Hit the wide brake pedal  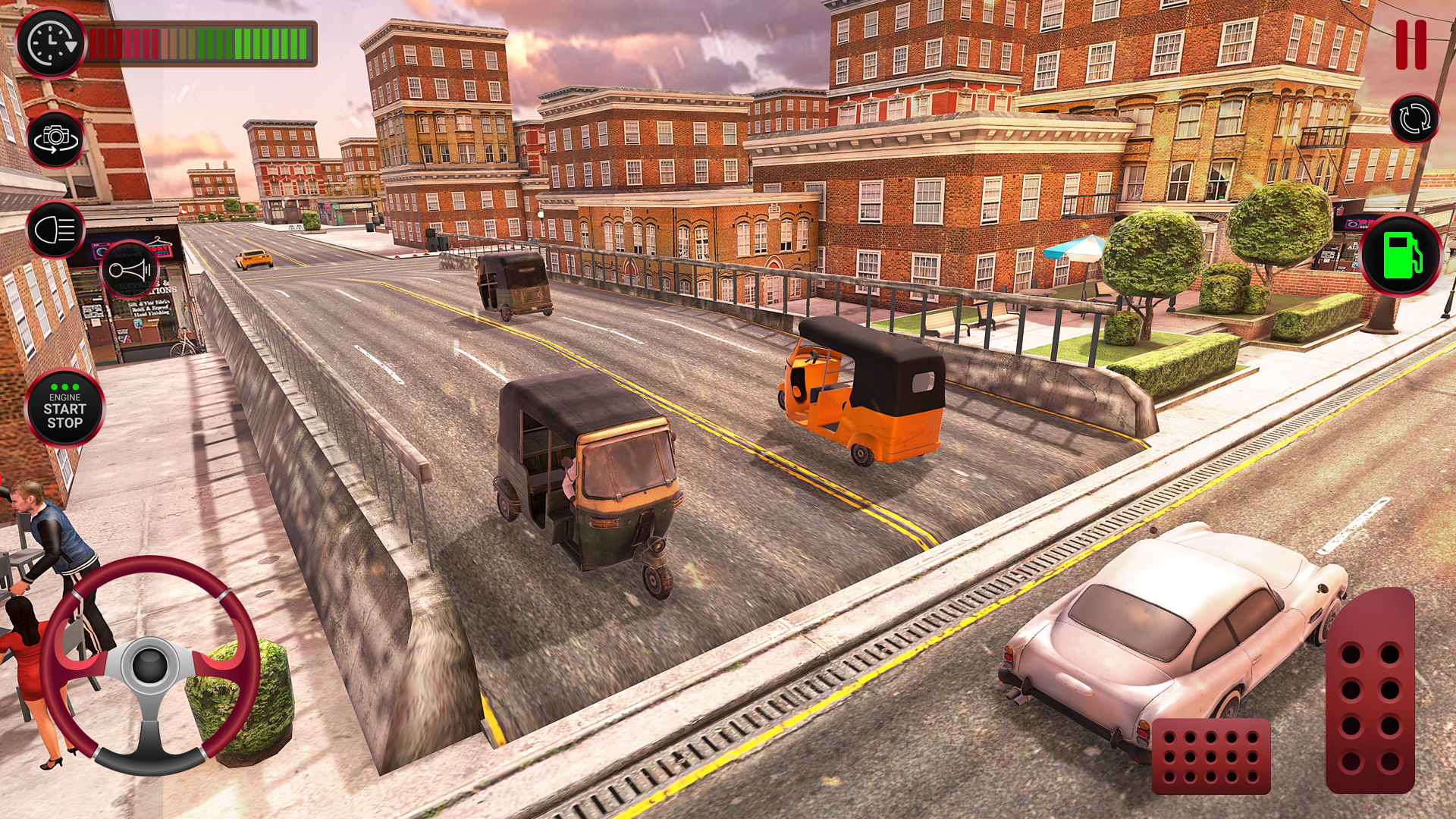[x=1210, y=755]
